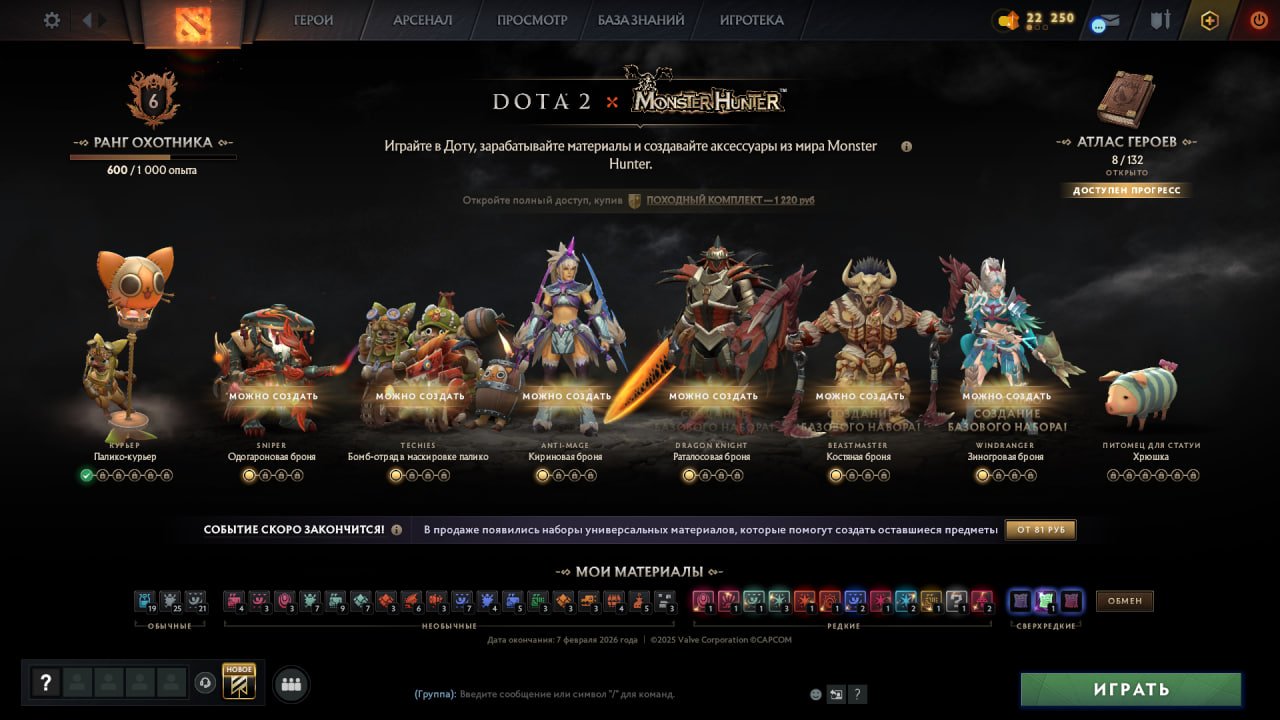Quit the game with the power button

click(x=1258, y=20)
